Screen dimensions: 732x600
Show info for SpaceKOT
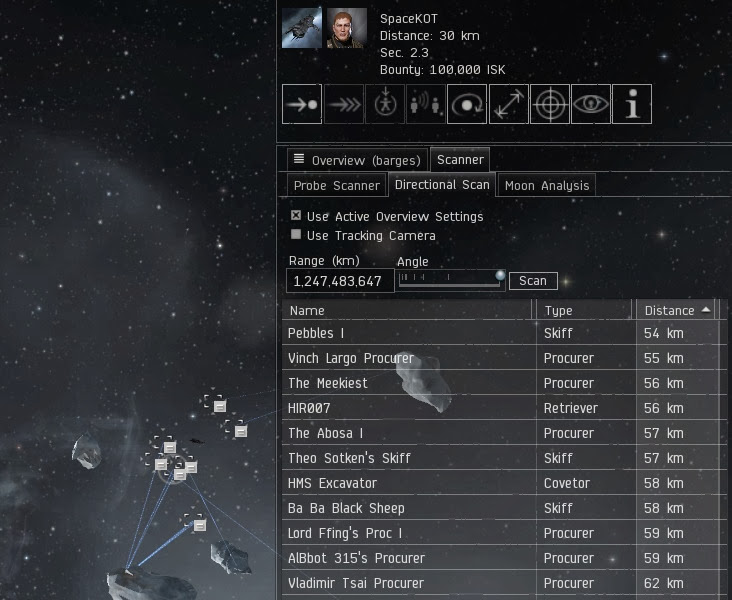[632, 104]
